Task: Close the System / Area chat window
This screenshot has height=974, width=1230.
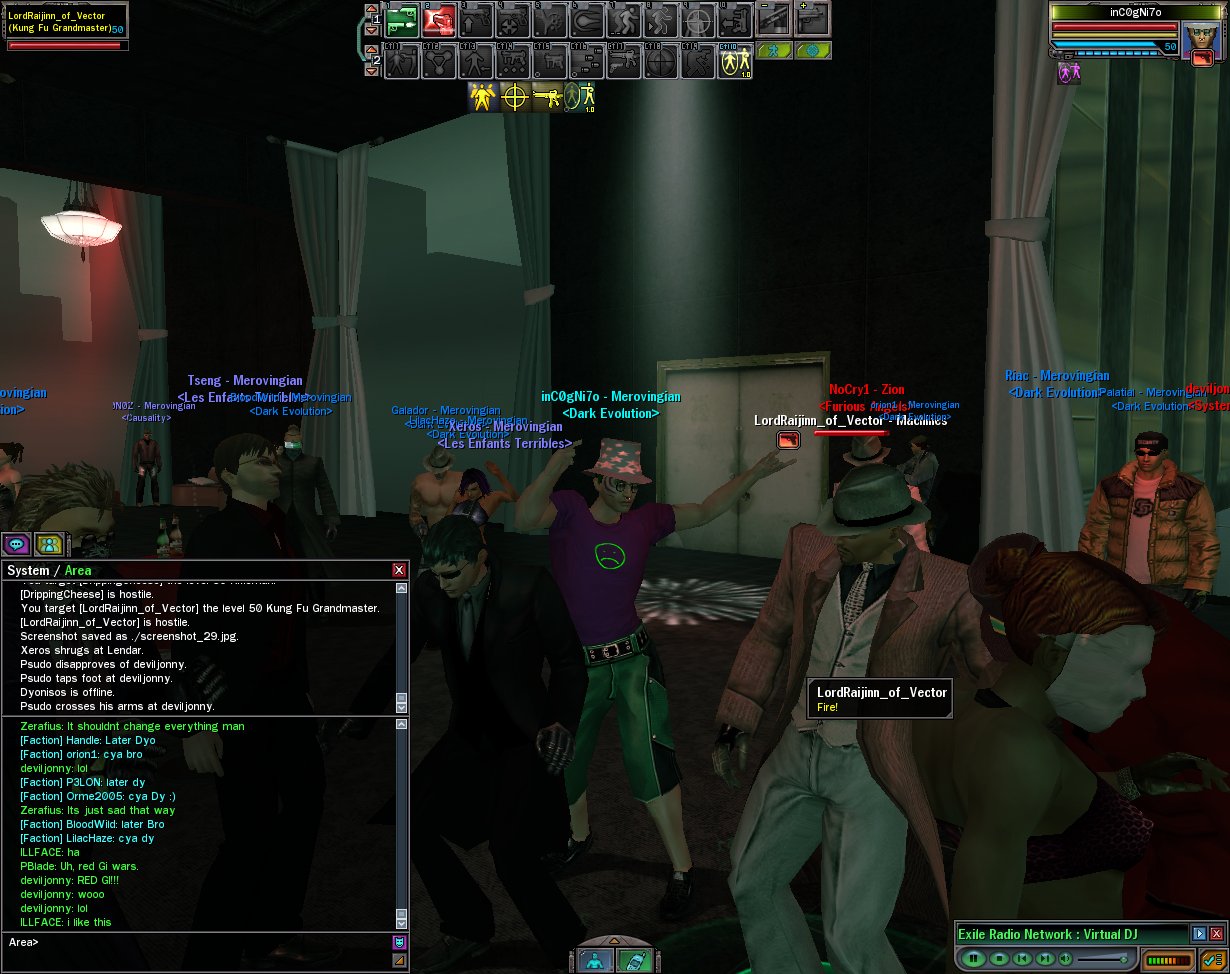Action: coord(399,570)
